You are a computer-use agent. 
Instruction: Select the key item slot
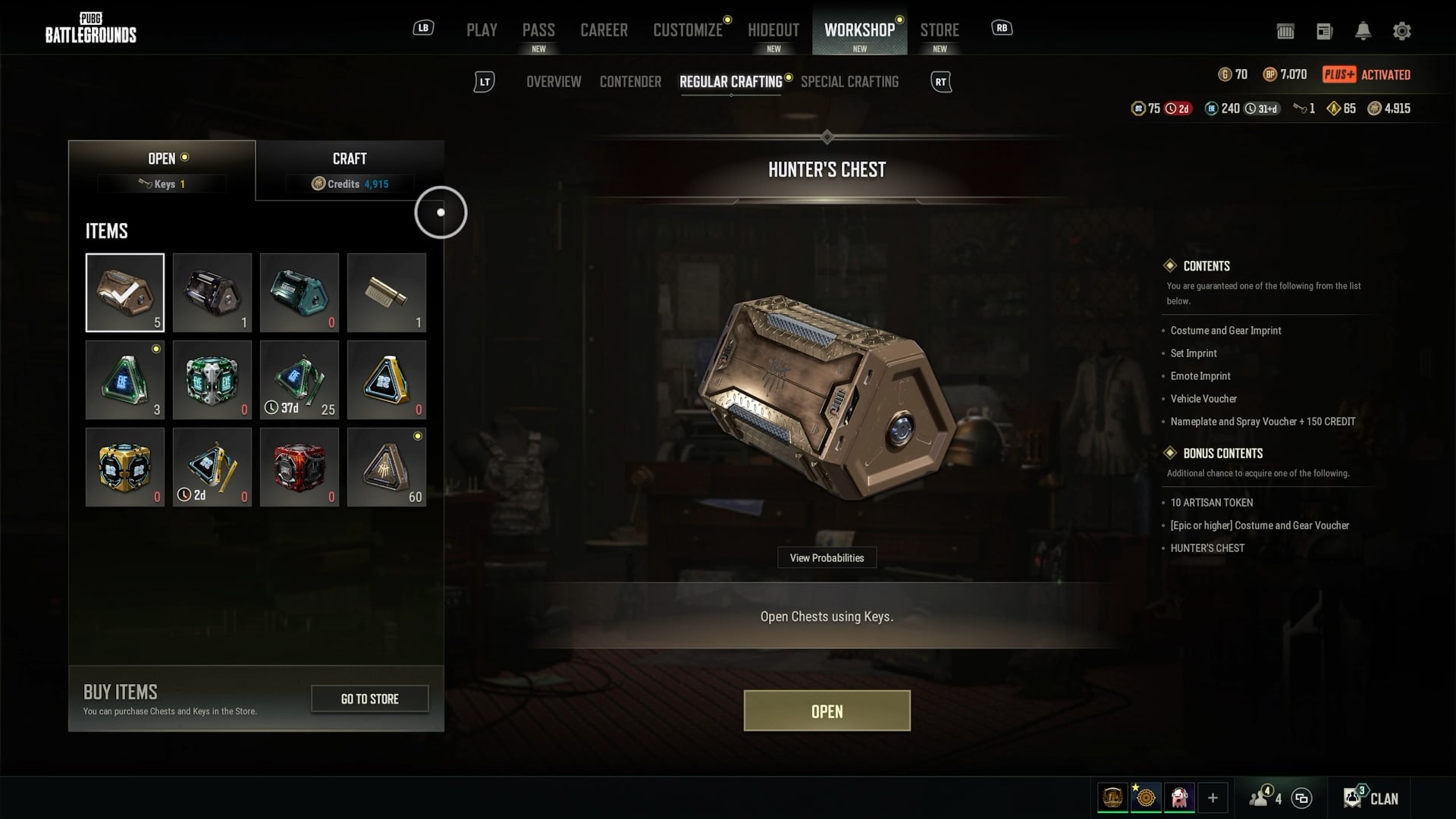click(387, 293)
